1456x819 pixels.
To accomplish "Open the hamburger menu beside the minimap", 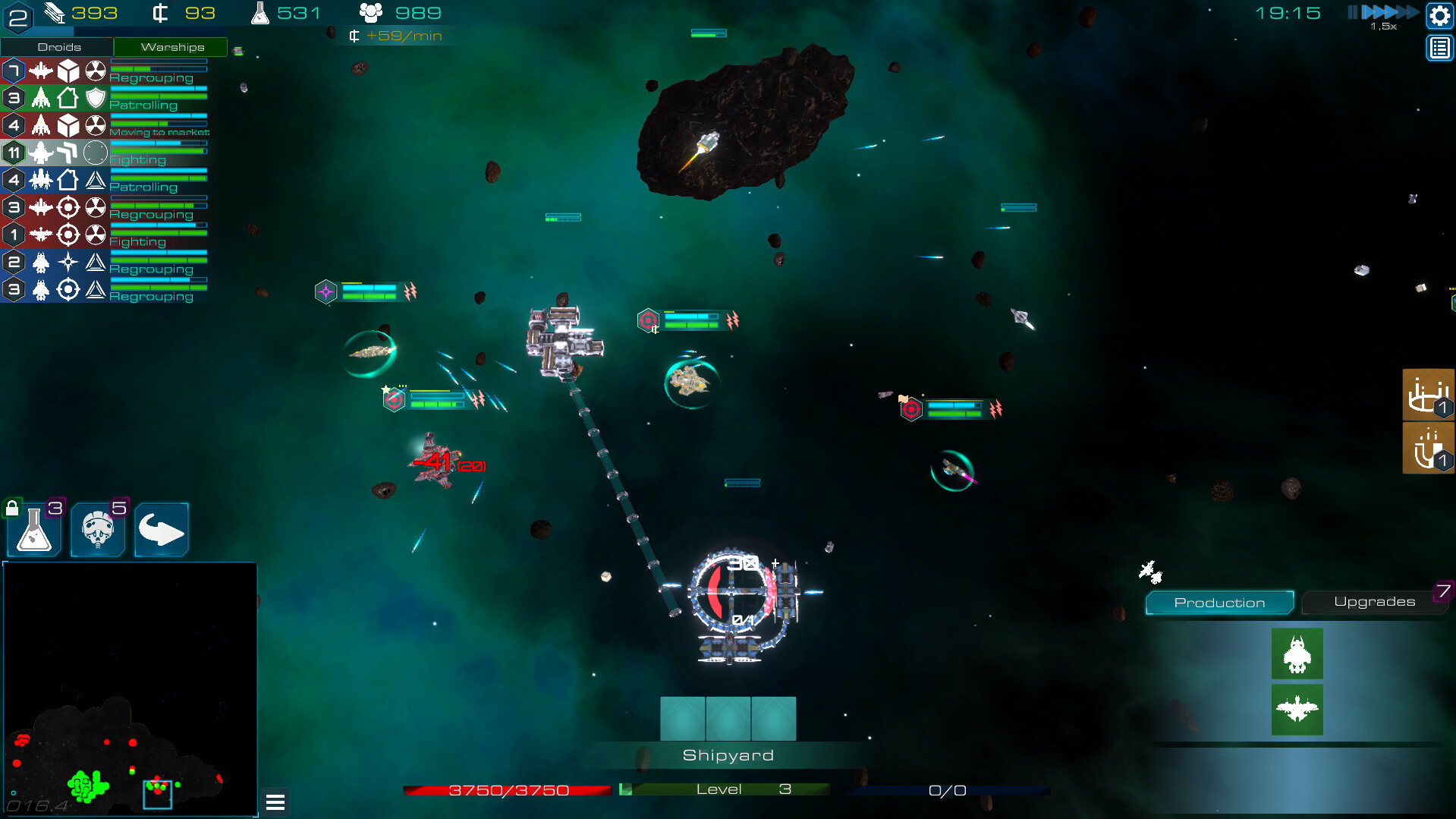I will pyautogui.click(x=275, y=802).
